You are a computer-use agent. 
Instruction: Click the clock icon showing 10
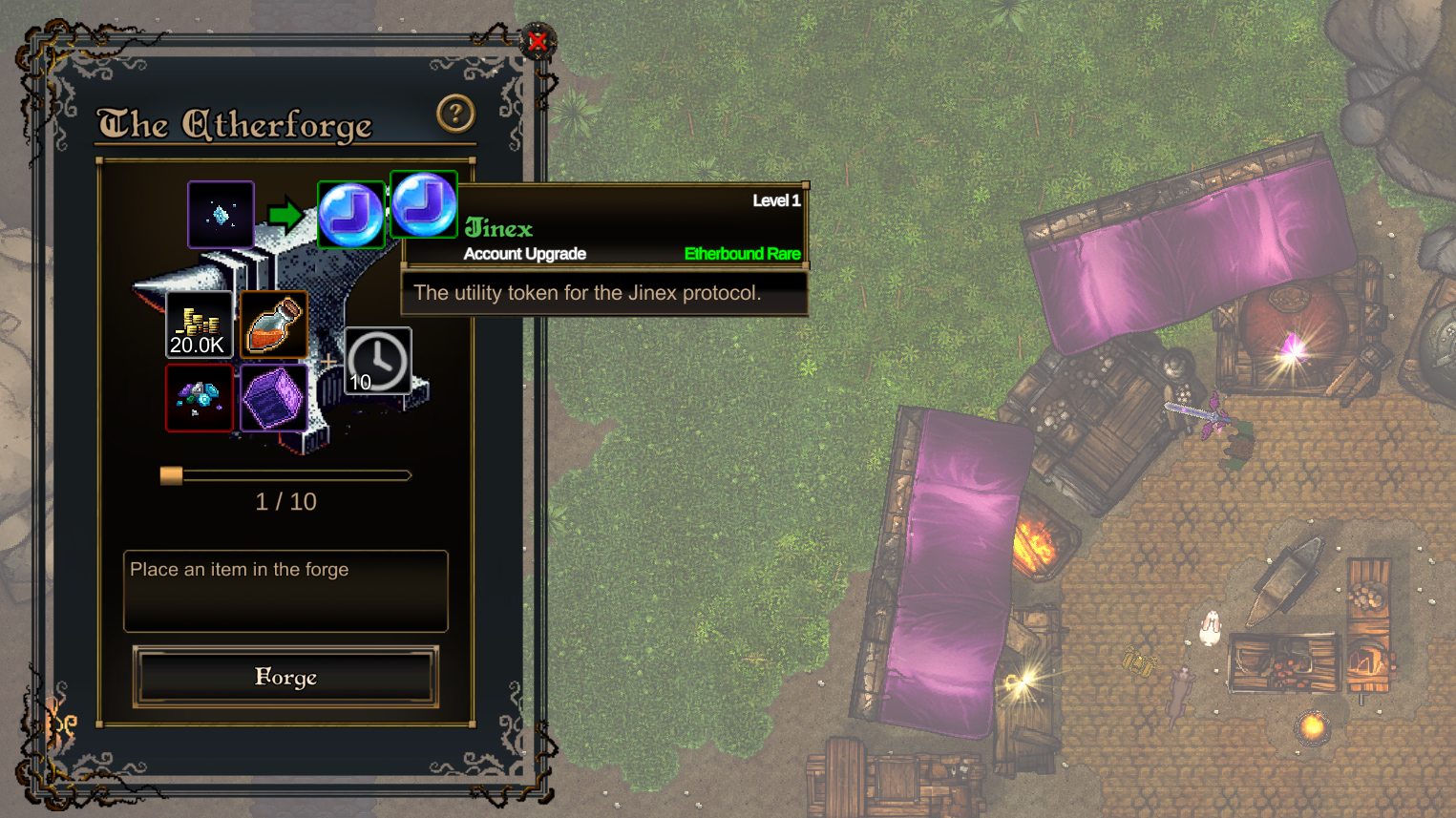tap(378, 361)
